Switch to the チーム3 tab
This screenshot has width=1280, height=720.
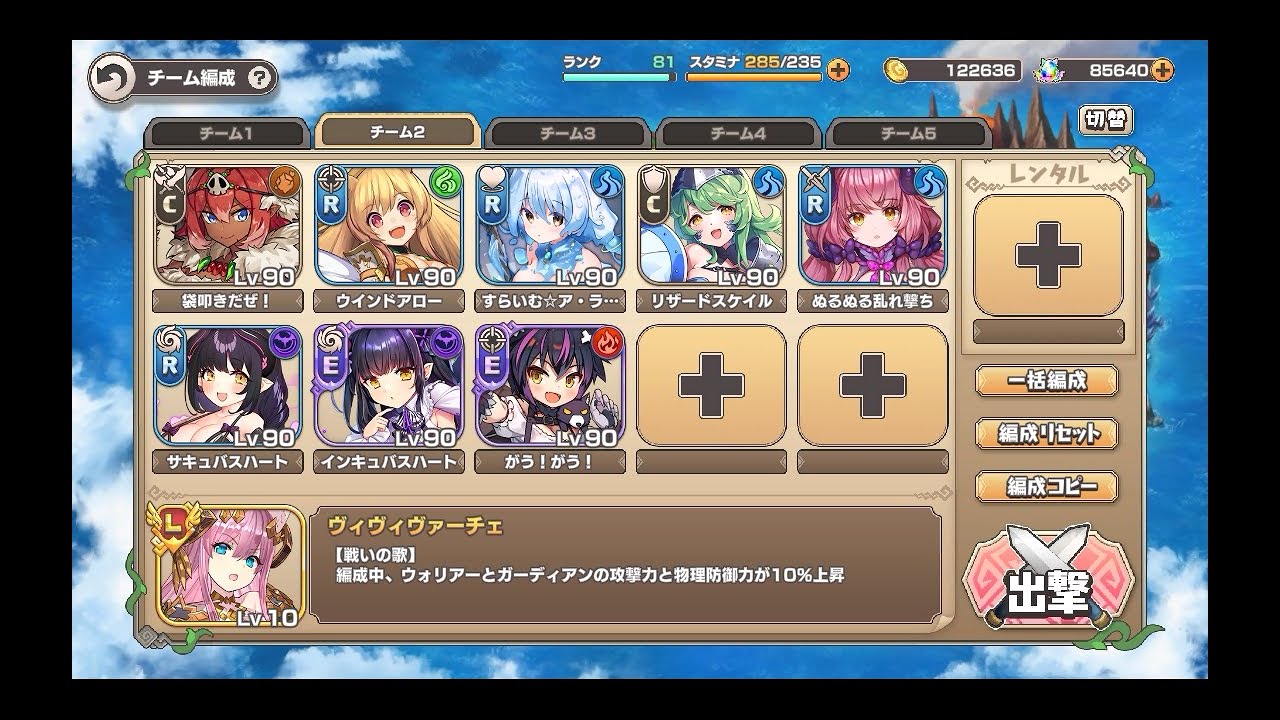568,134
